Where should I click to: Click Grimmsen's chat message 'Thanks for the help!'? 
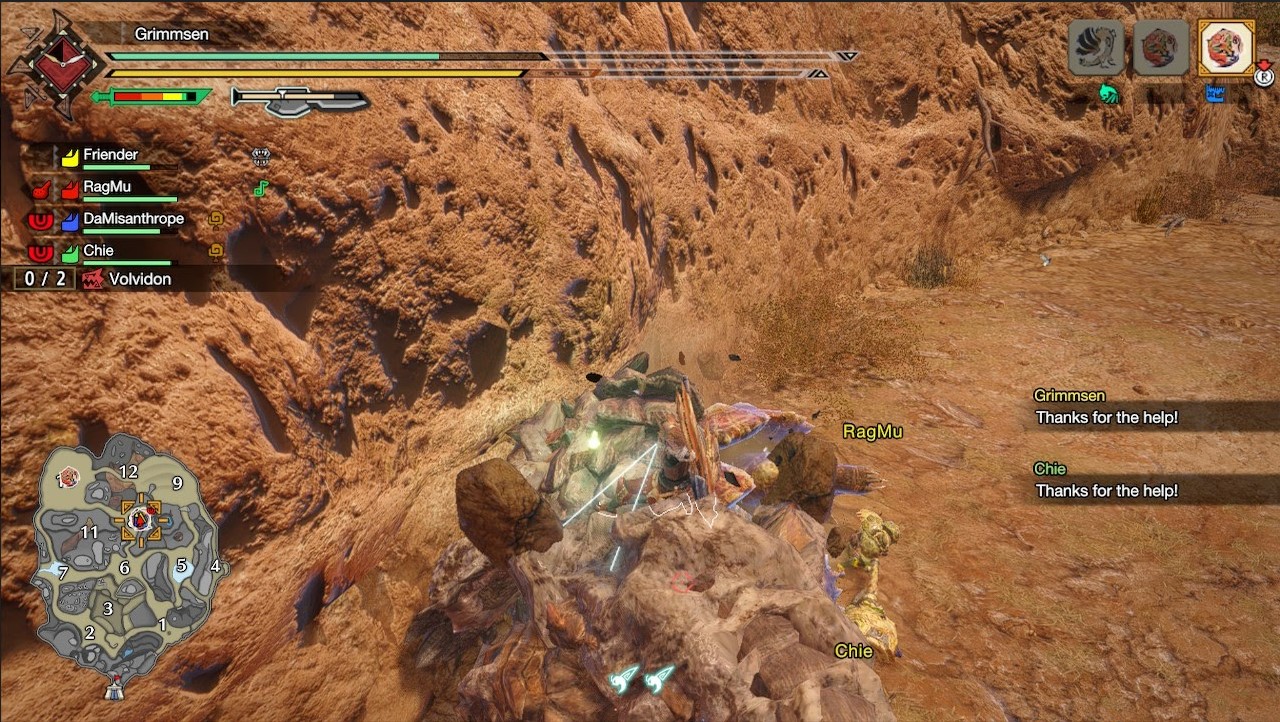click(x=1107, y=418)
